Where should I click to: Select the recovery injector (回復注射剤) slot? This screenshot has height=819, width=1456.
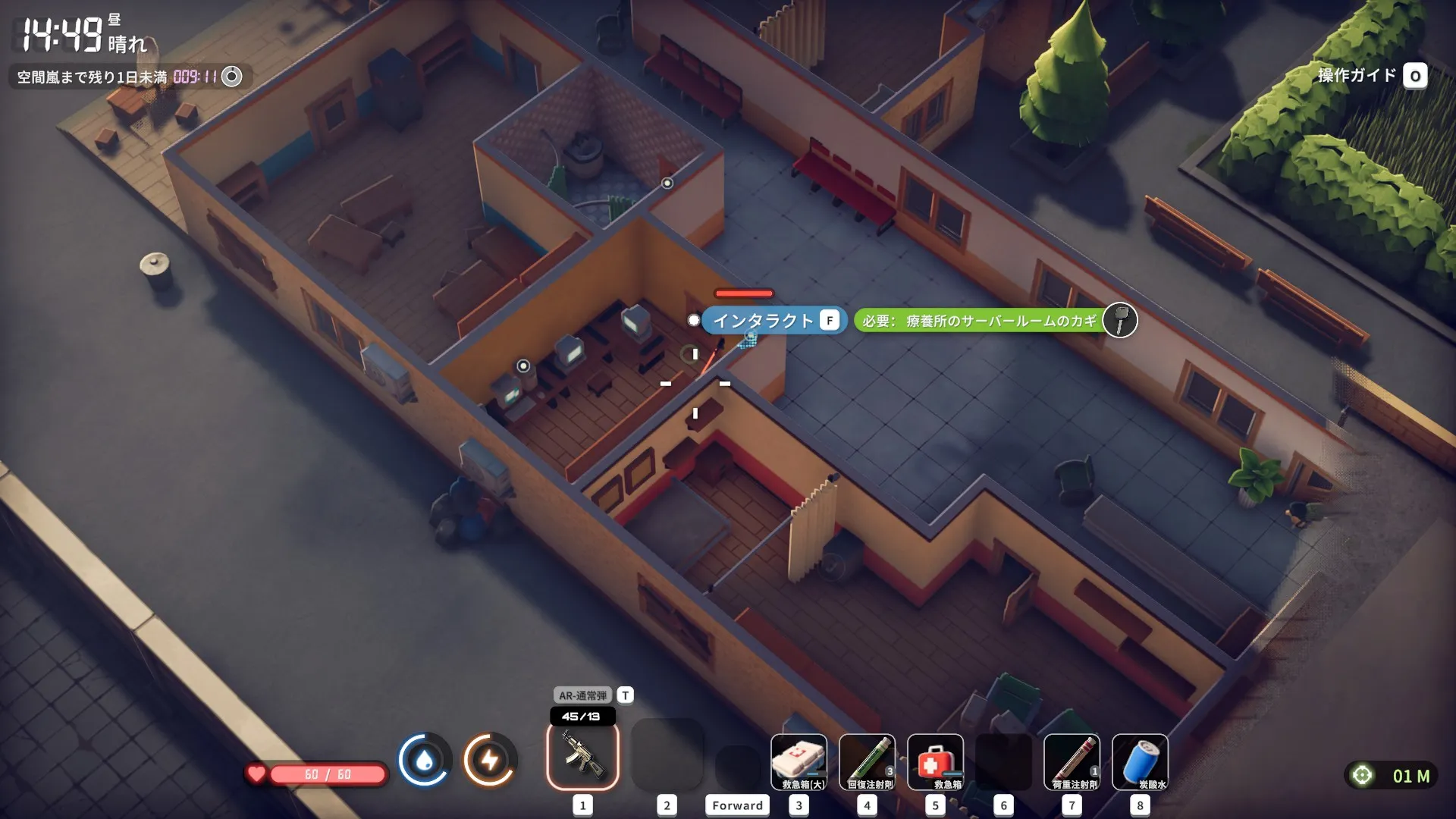(x=867, y=761)
